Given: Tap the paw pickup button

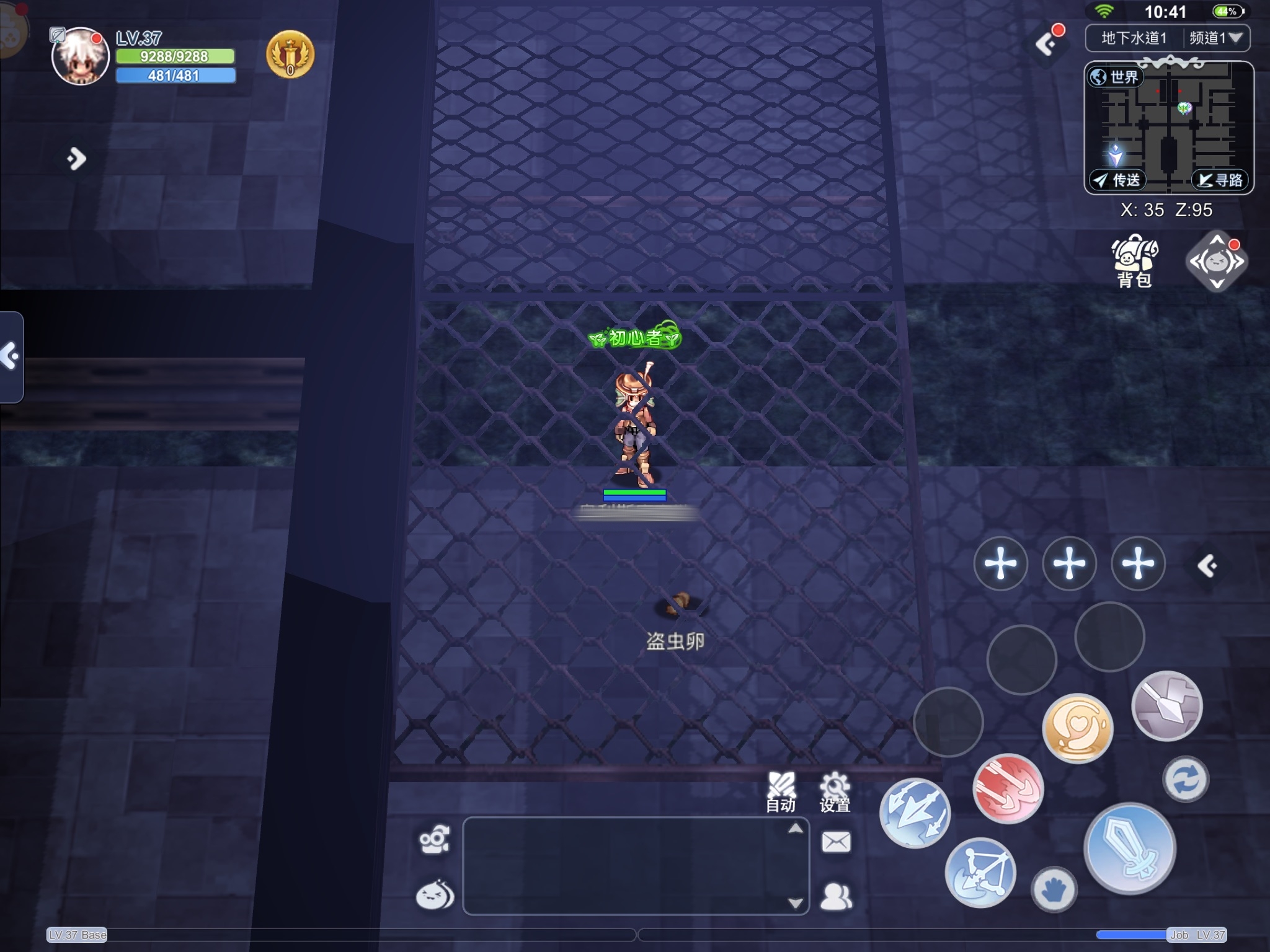Looking at the screenshot, I should 1054,890.
